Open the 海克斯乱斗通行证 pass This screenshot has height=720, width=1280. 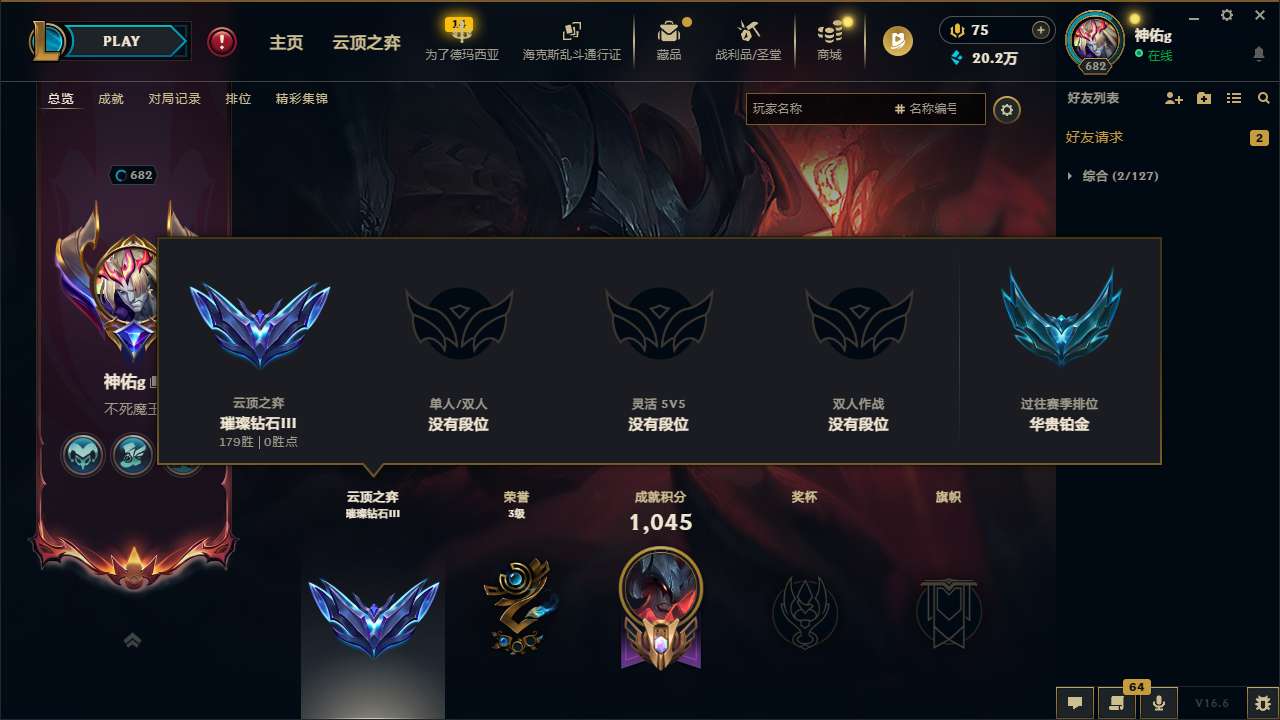(571, 41)
